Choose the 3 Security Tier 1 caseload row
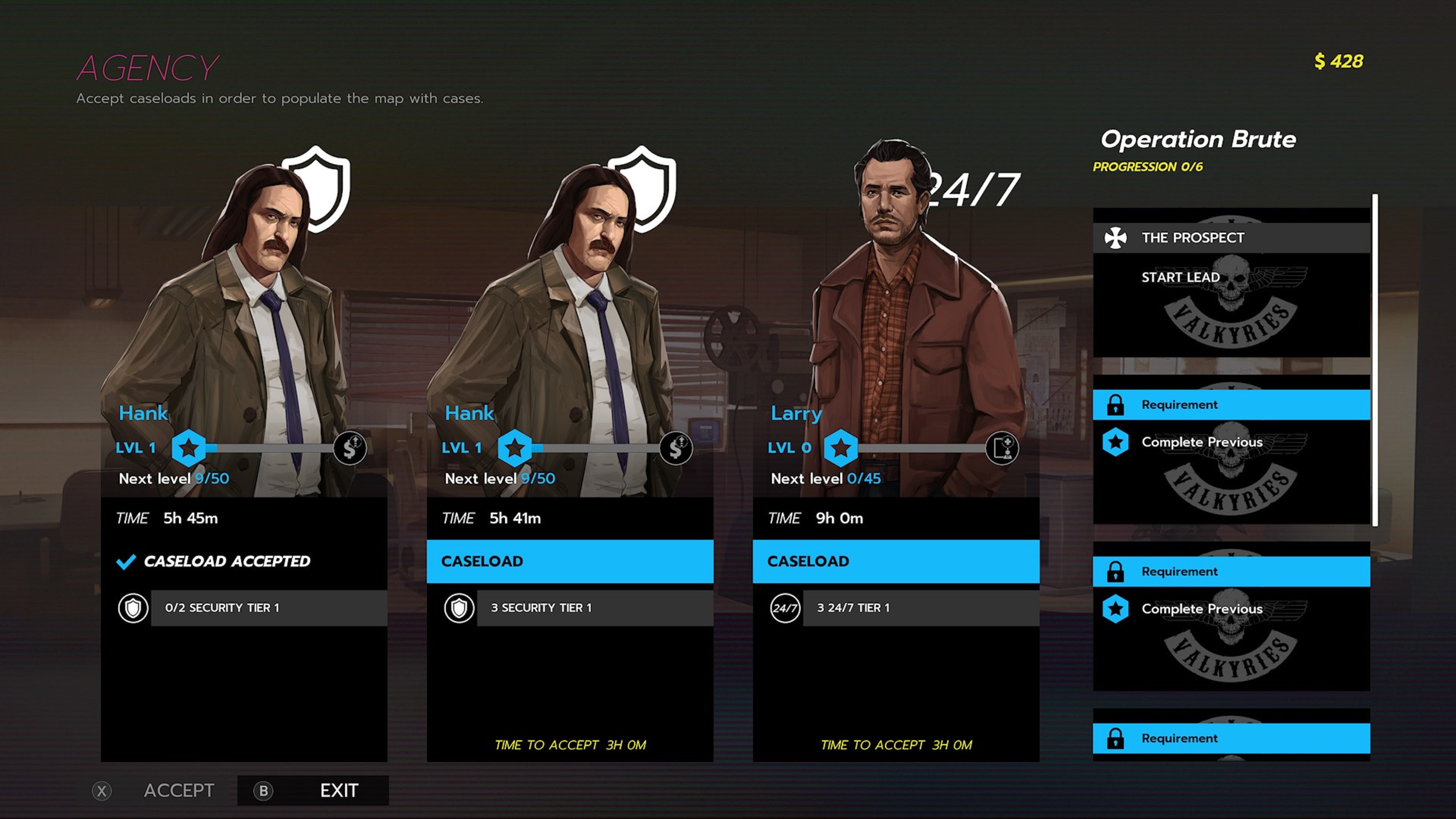Screen dimensions: 1456x819 click(x=594, y=608)
